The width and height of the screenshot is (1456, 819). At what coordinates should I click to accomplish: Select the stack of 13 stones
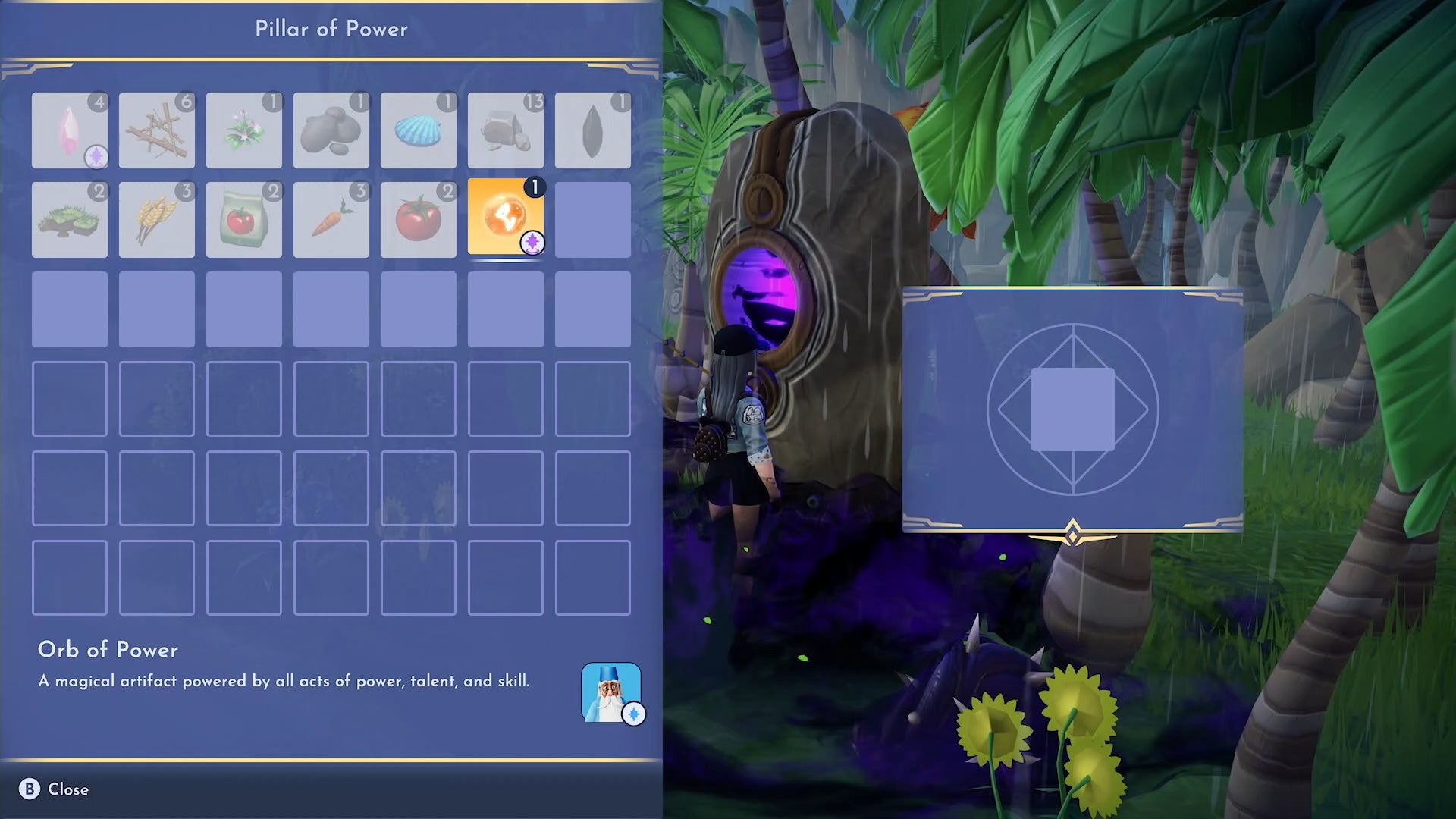pyautogui.click(x=505, y=130)
